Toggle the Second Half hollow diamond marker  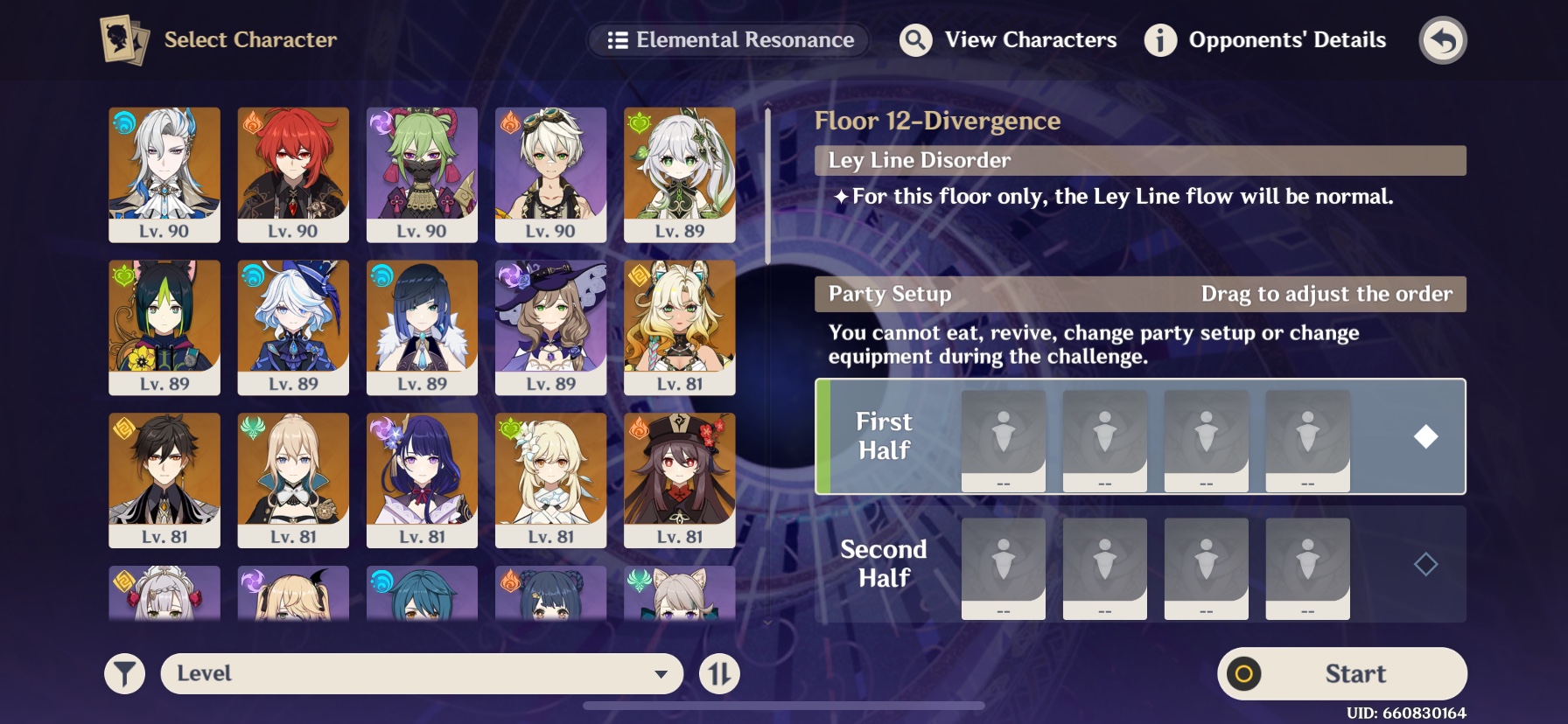click(x=1424, y=565)
